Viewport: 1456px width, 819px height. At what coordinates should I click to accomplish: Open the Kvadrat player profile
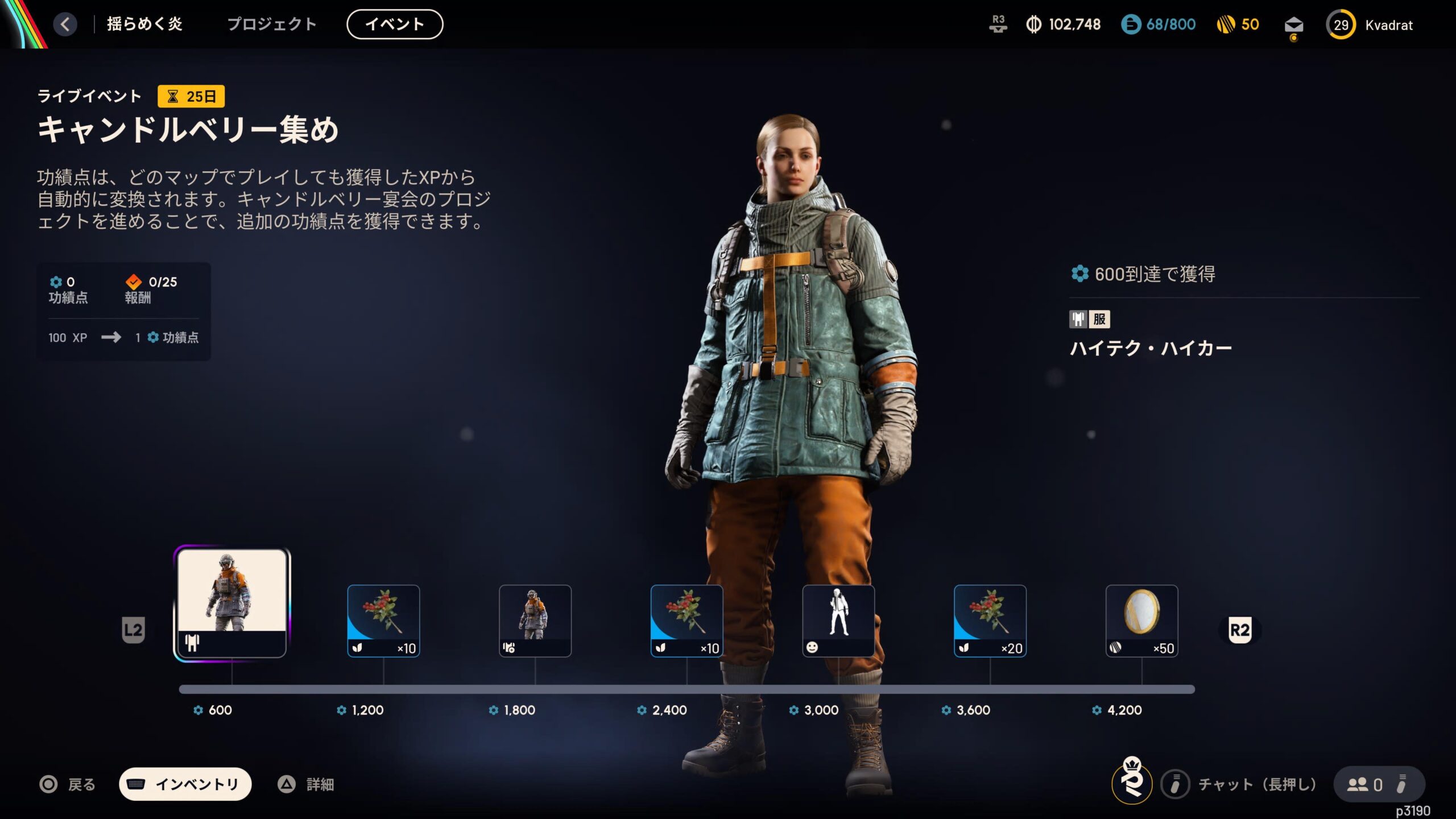click(1370, 25)
